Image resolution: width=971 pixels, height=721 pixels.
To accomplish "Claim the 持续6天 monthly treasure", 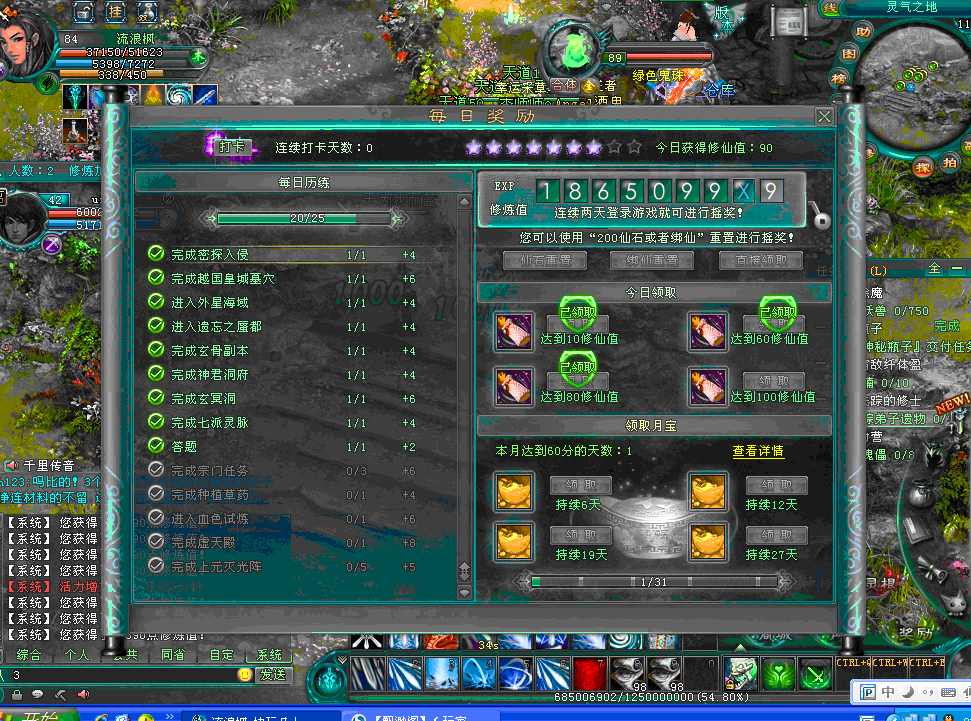I will [x=579, y=486].
